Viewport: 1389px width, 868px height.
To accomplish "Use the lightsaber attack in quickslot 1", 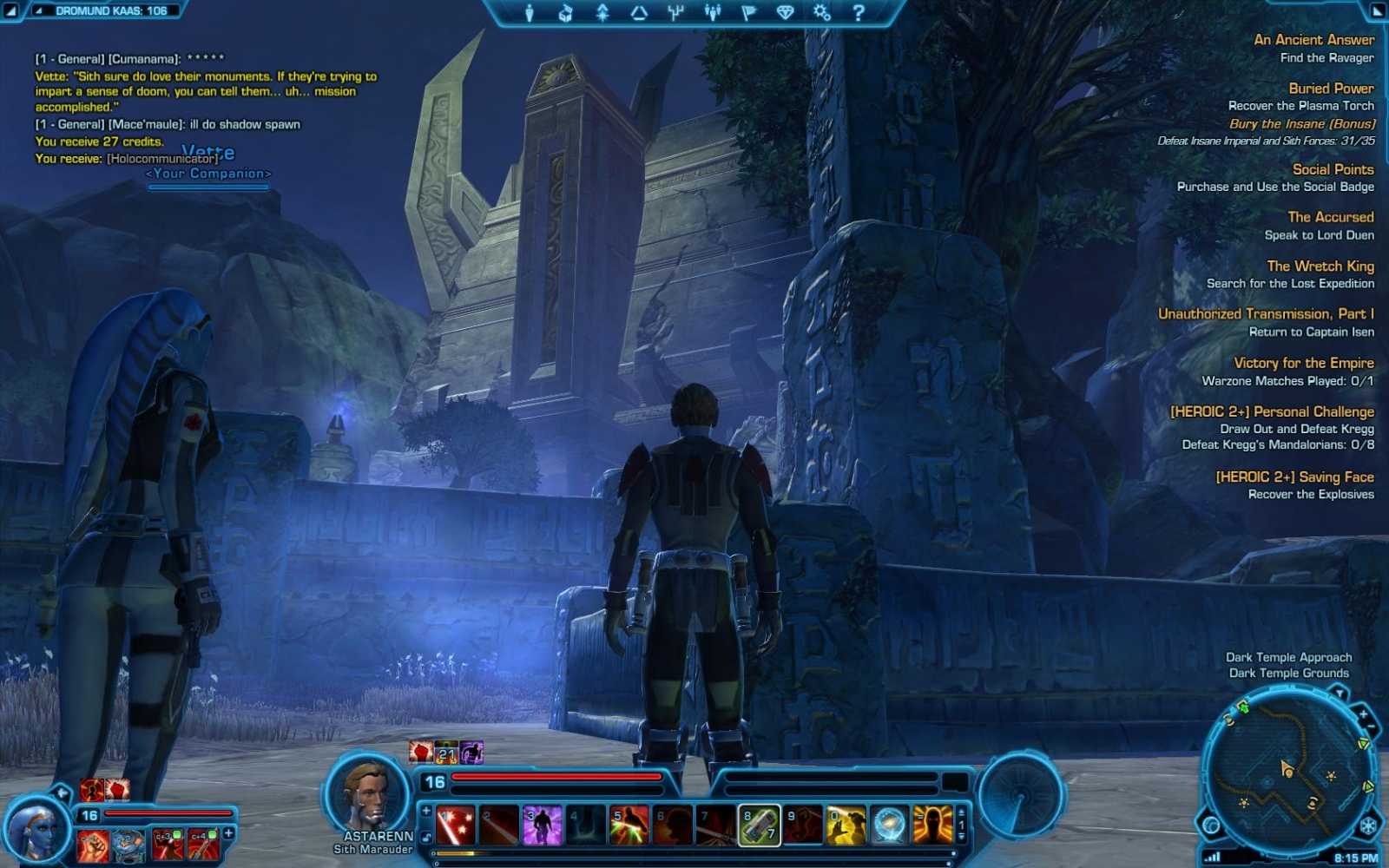I will coord(455,825).
